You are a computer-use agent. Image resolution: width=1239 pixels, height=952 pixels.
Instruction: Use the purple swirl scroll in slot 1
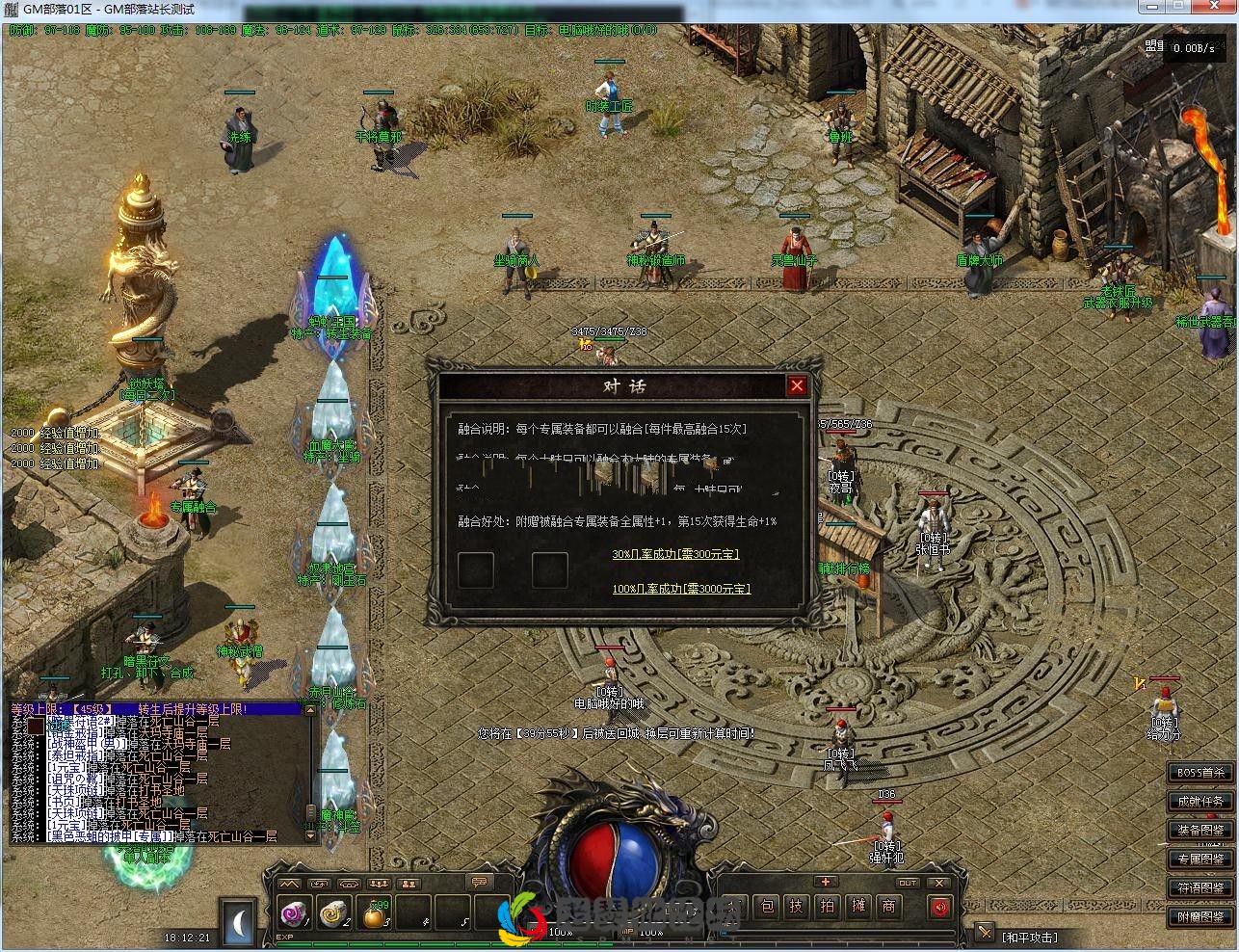pyautogui.click(x=292, y=912)
